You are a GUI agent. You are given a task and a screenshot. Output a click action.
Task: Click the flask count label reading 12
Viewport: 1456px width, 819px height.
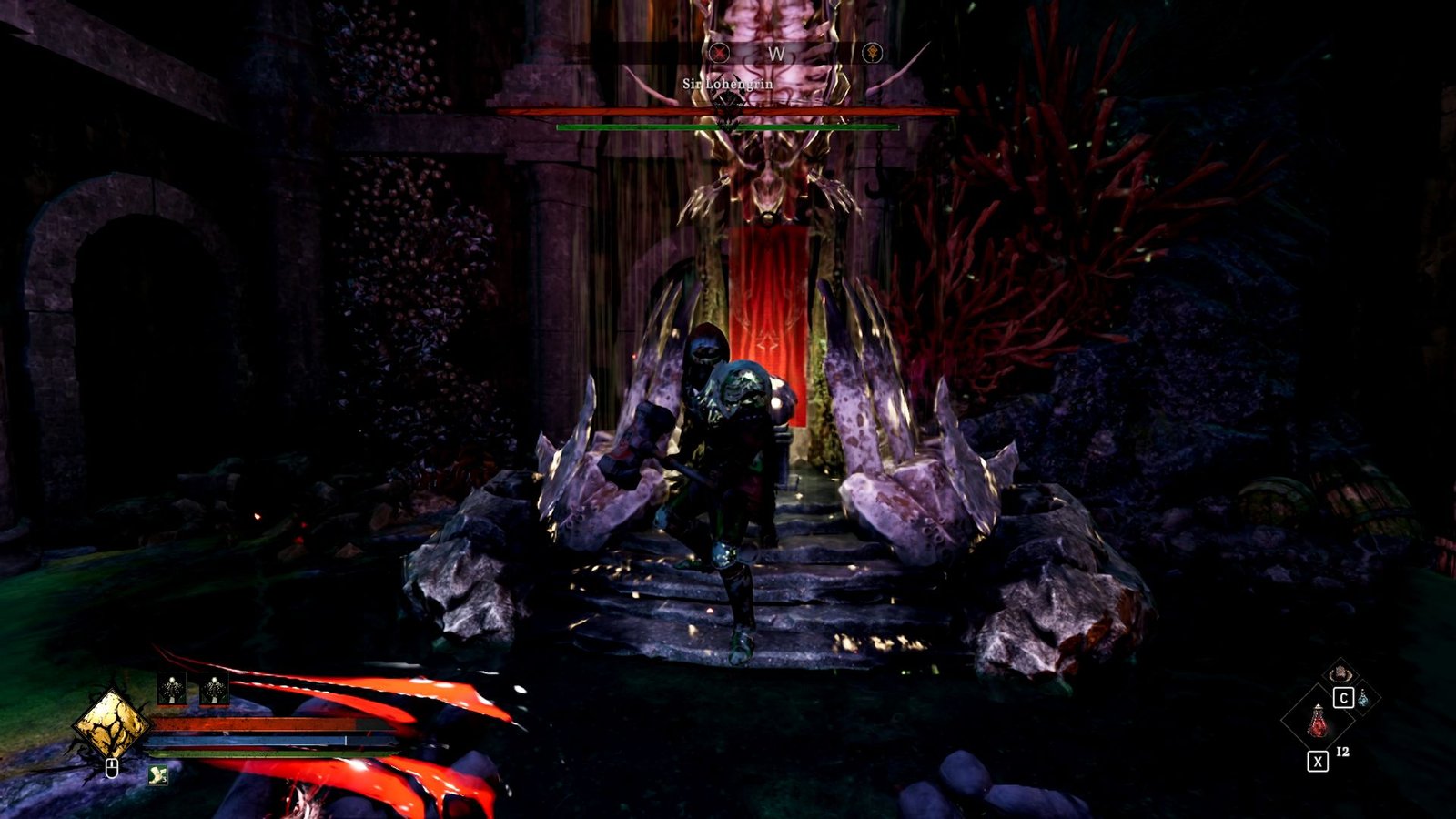point(1342,753)
